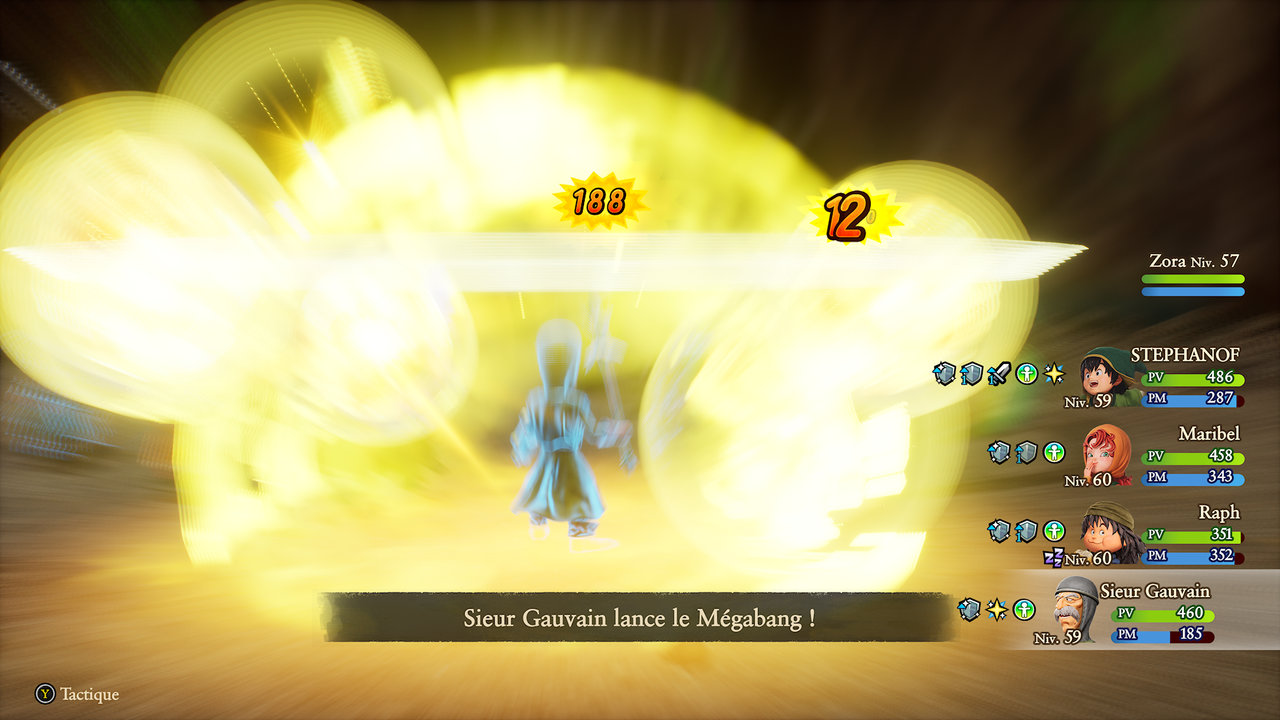Pick Raph's portrait in the party panel
Viewport: 1280px width, 720px height.
[x=1106, y=532]
